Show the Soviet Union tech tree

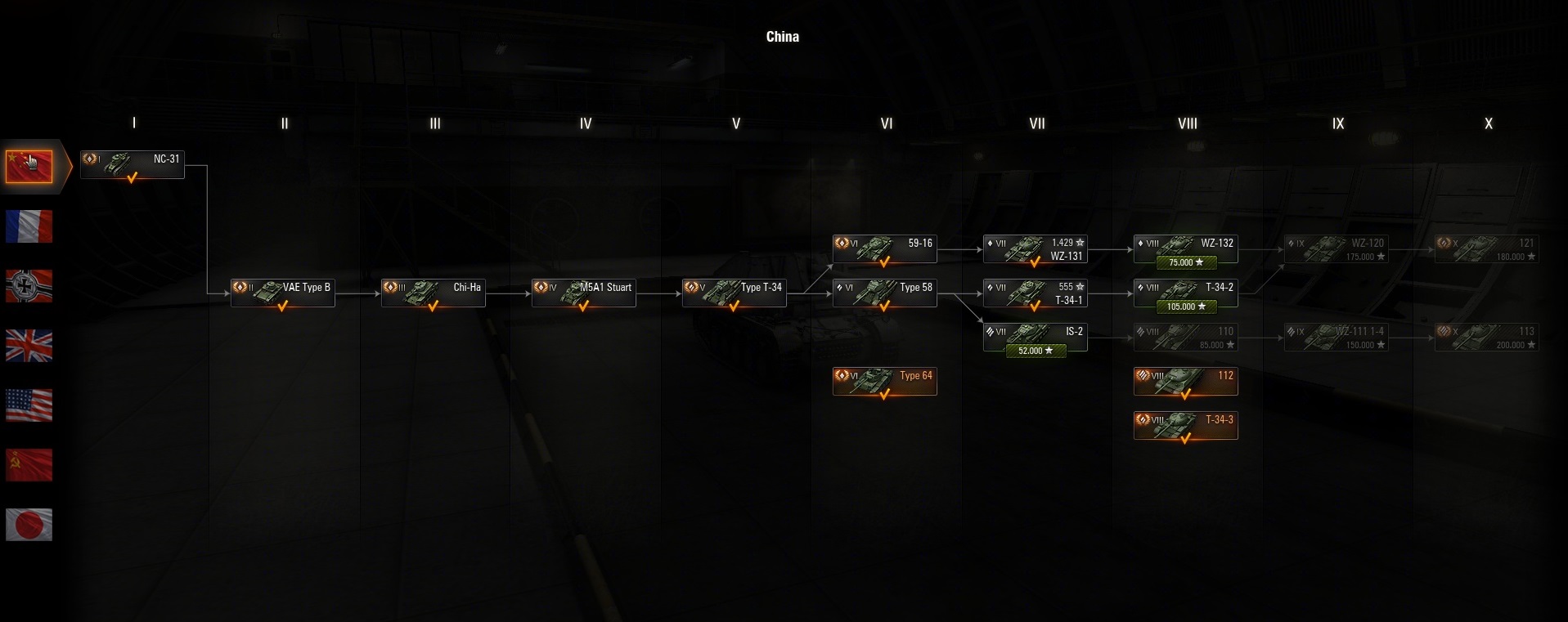click(x=29, y=465)
